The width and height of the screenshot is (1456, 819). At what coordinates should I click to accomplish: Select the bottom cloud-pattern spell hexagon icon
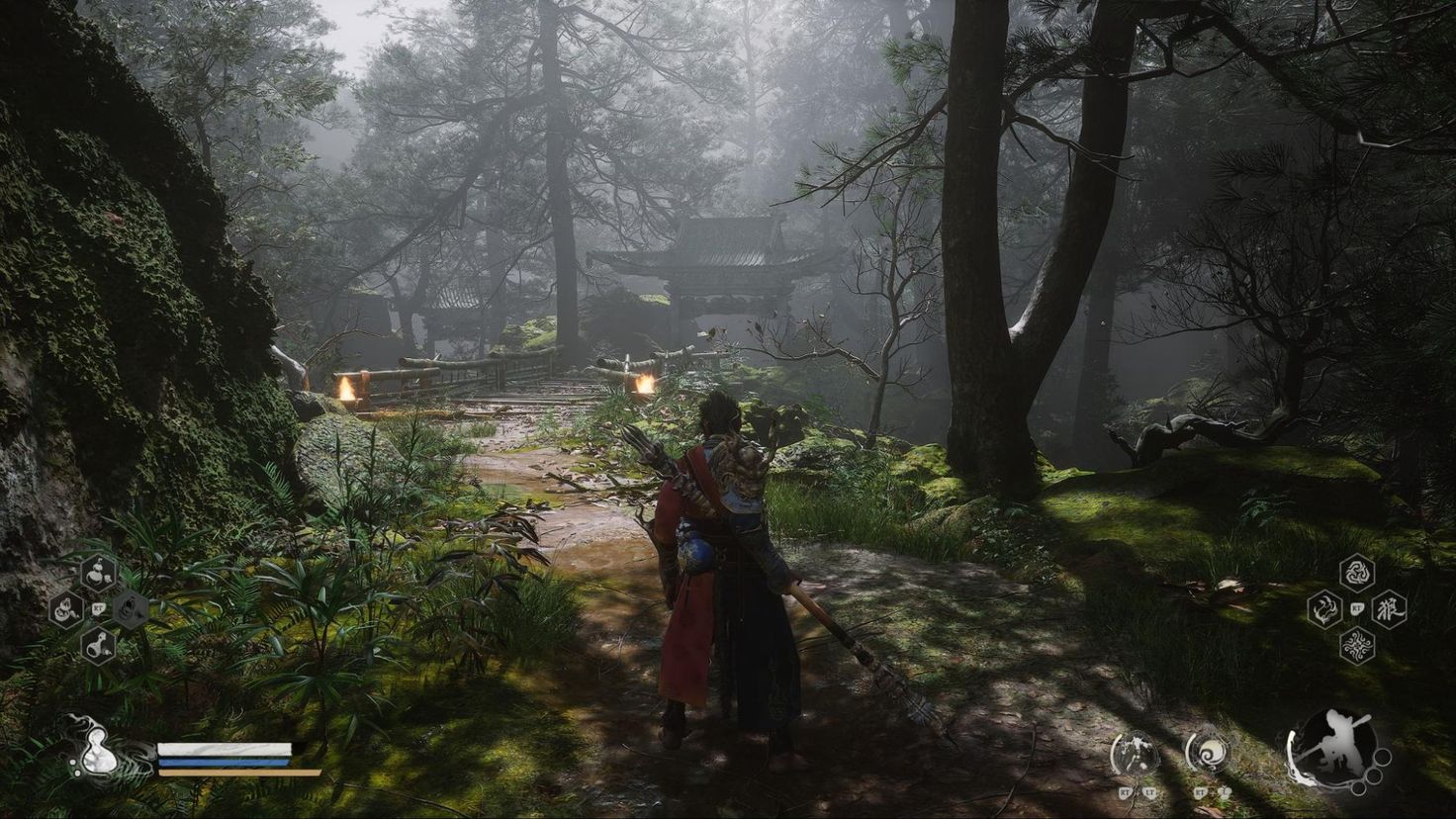(1357, 644)
